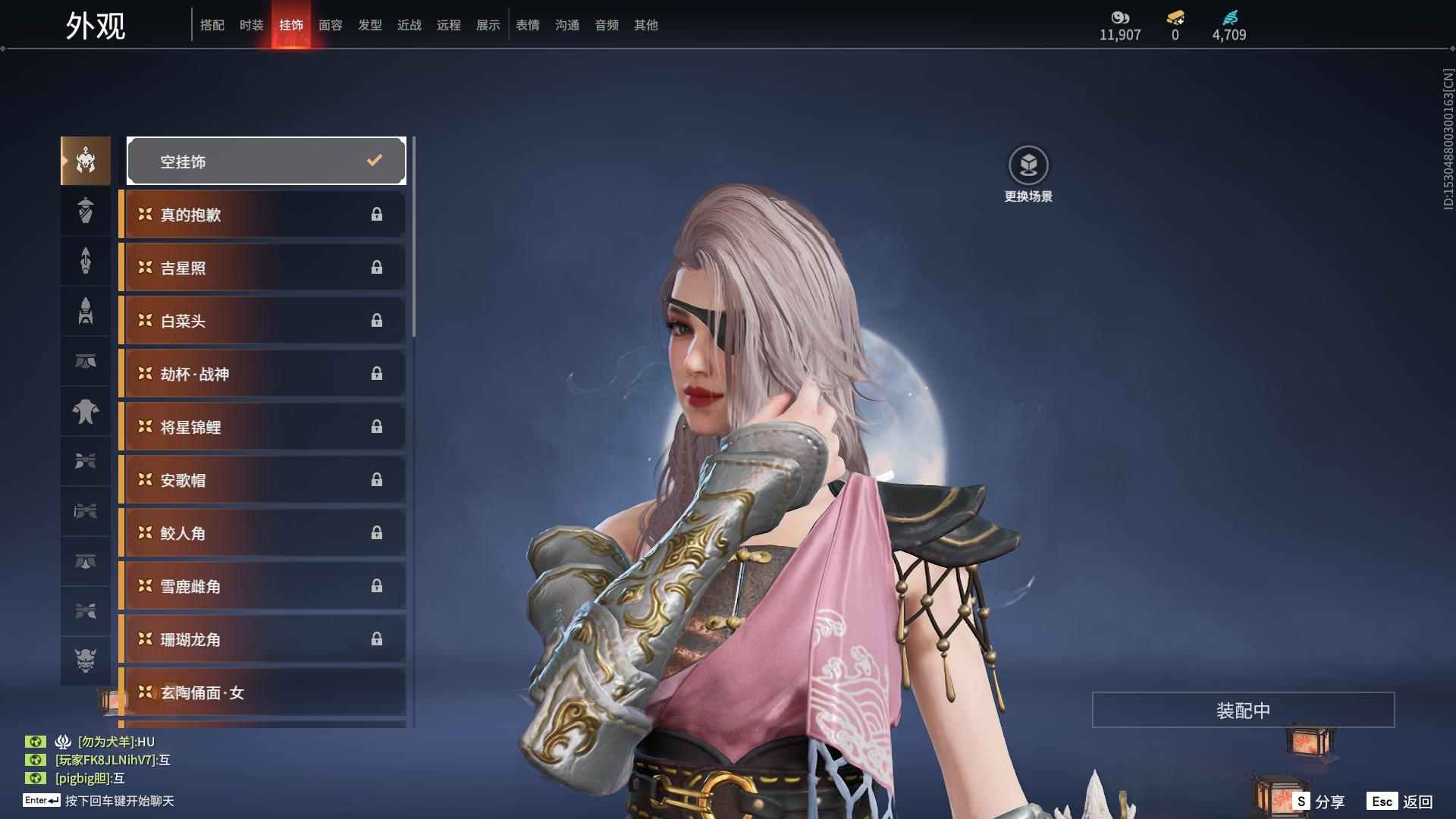Select the ghost-shaped accessory category icon
The width and height of the screenshot is (1456, 819).
(x=86, y=411)
